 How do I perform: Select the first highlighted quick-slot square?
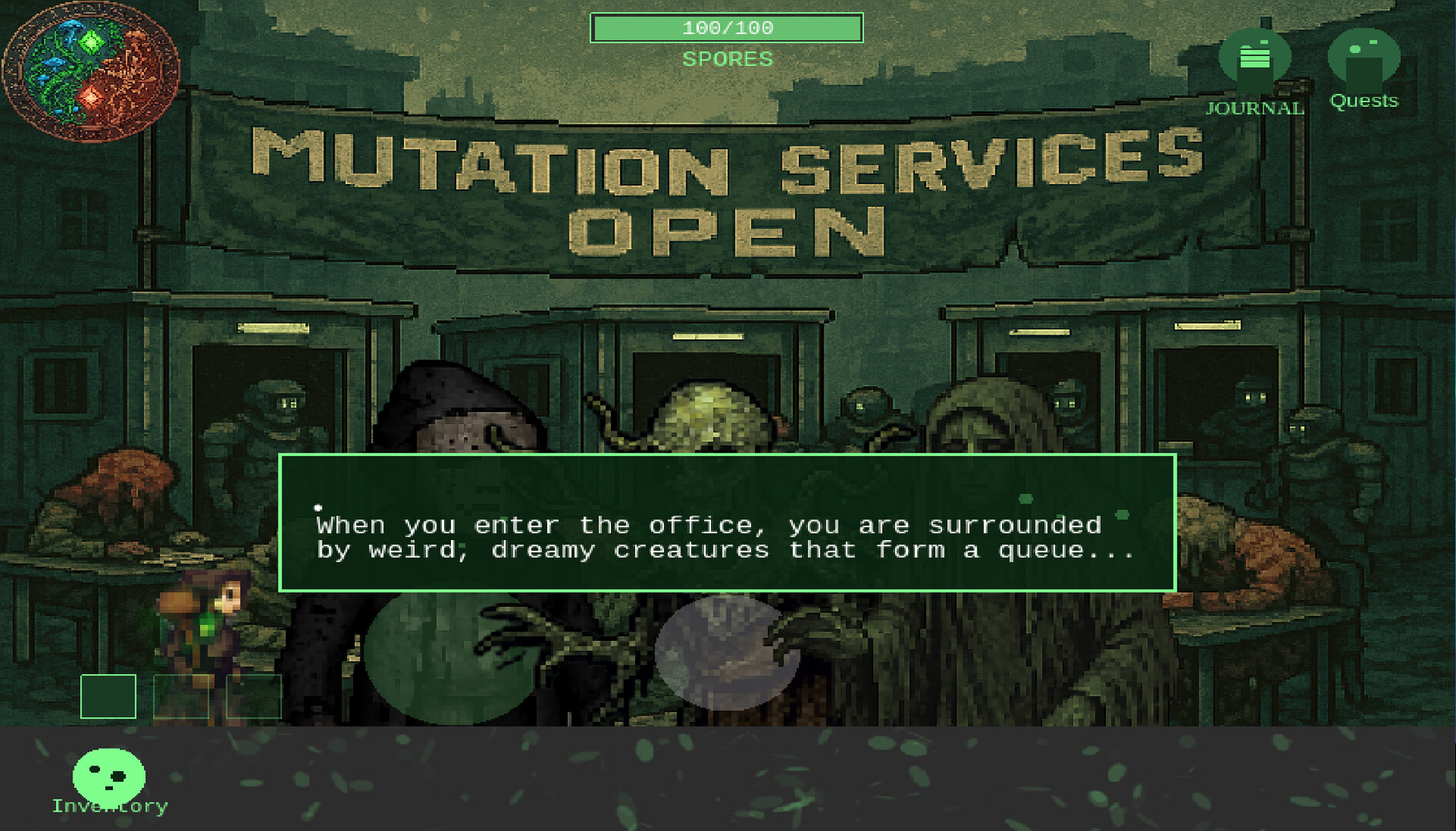pyautogui.click(x=107, y=697)
